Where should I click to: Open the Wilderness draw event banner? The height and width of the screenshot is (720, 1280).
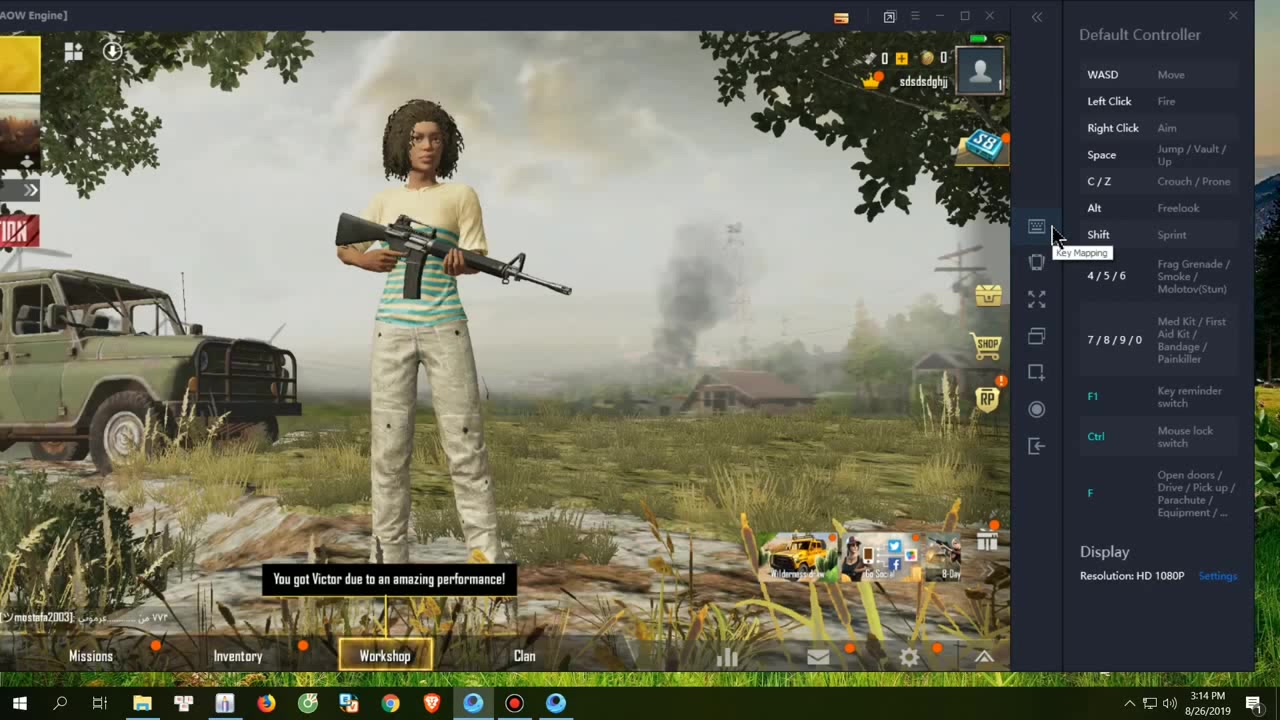(798, 557)
